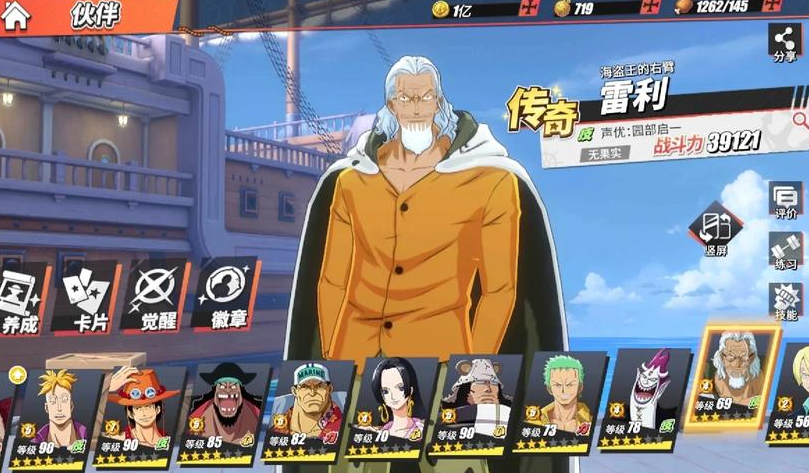Open the 养成 training menu

pyautogui.click(x=20, y=297)
